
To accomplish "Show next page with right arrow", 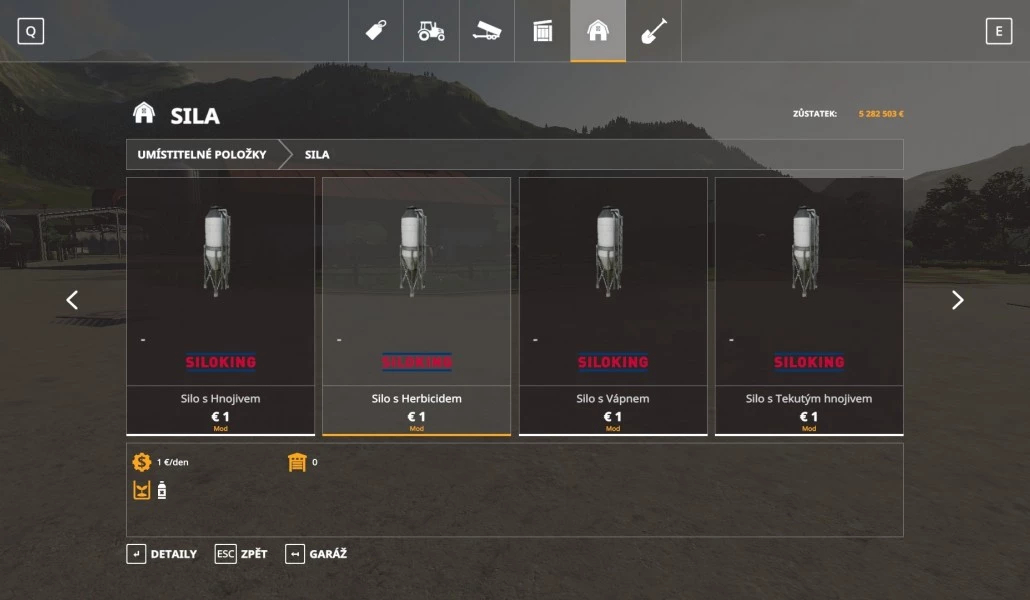I will pos(957,300).
